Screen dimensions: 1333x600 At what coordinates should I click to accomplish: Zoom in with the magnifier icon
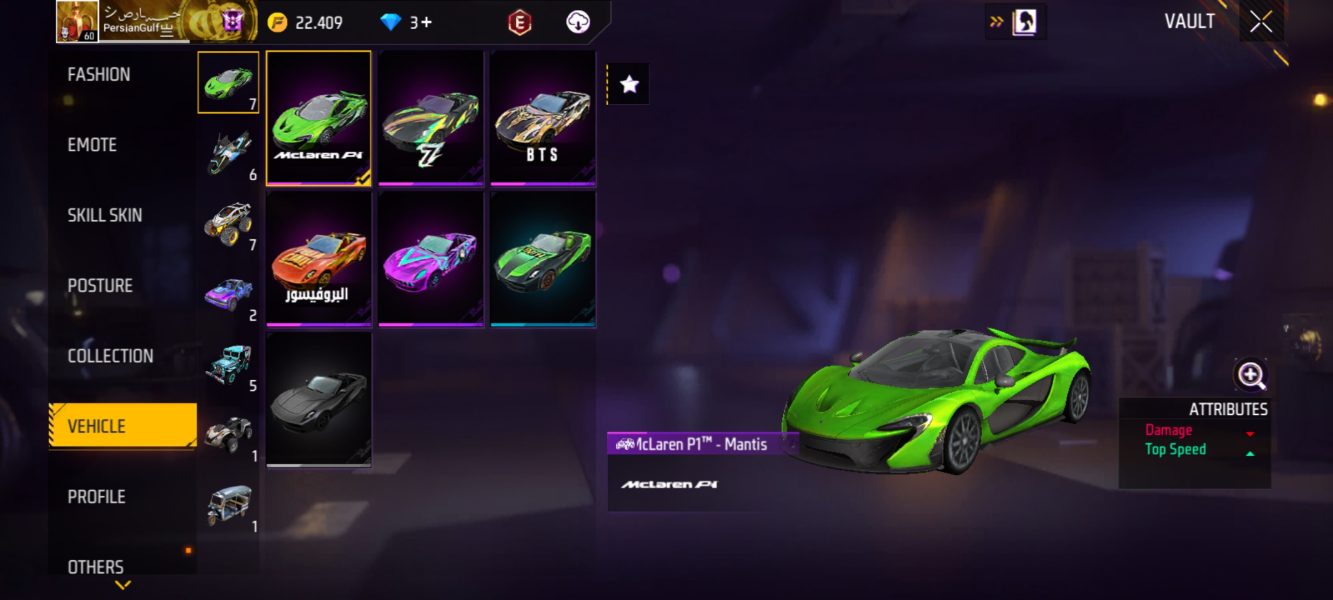click(1251, 376)
